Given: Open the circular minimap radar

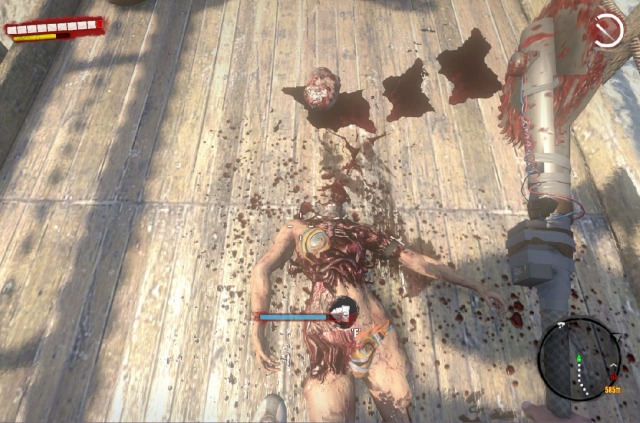Looking at the screenshot, I should [578, 359].
